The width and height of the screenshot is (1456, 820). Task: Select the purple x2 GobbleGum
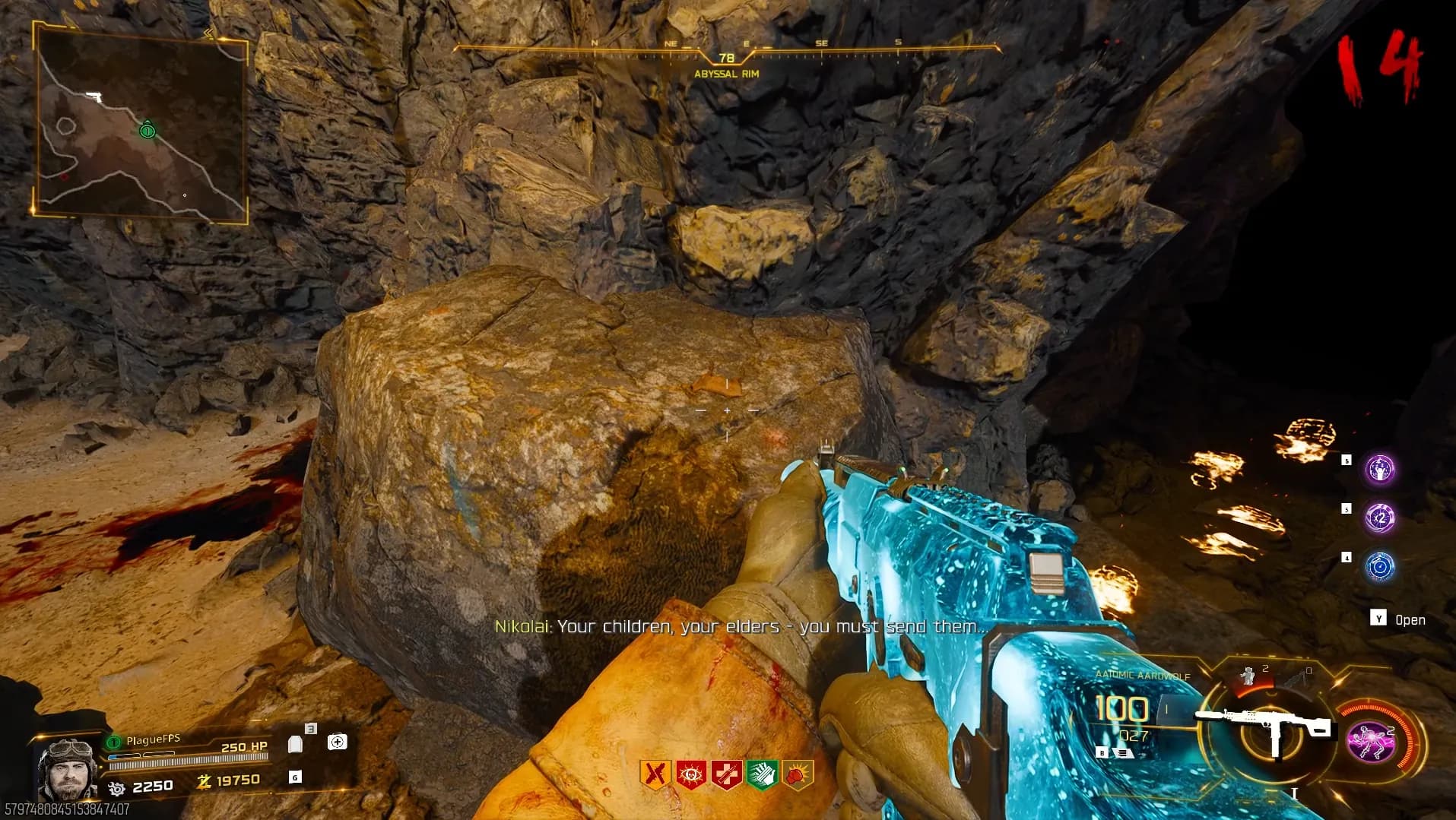(x=1379, y=518)
